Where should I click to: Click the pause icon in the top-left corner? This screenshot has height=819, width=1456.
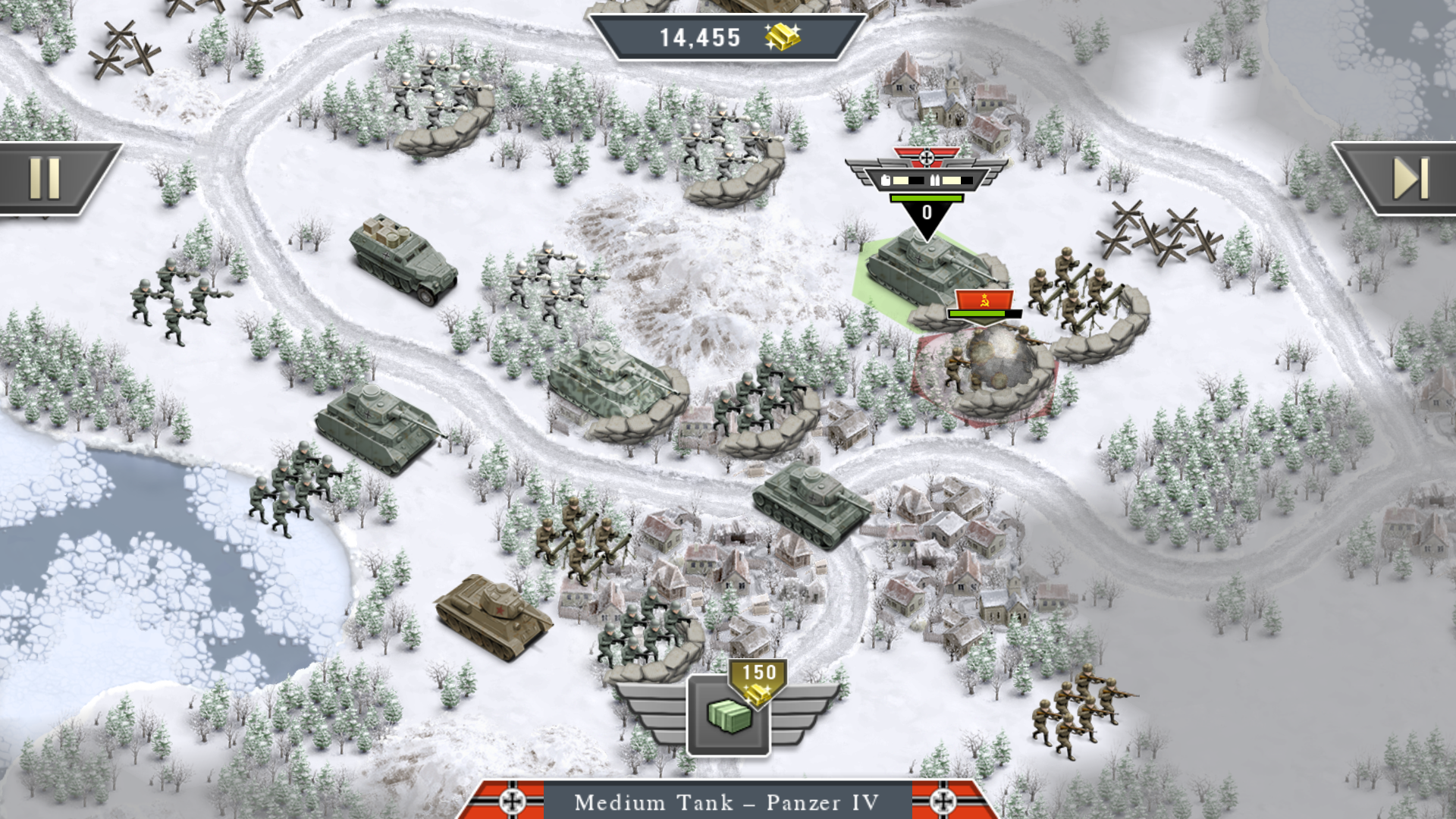pos(45,176)
